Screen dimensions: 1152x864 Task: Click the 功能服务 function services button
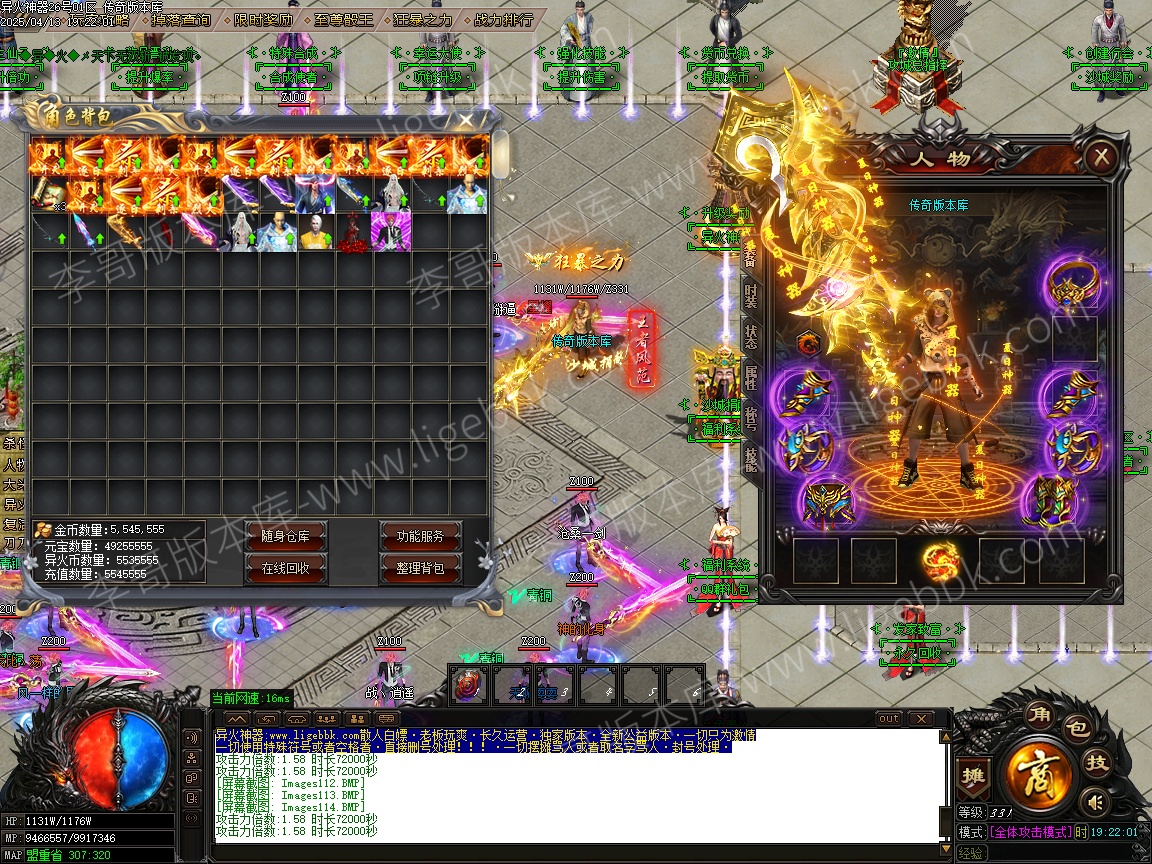[420, 536]
